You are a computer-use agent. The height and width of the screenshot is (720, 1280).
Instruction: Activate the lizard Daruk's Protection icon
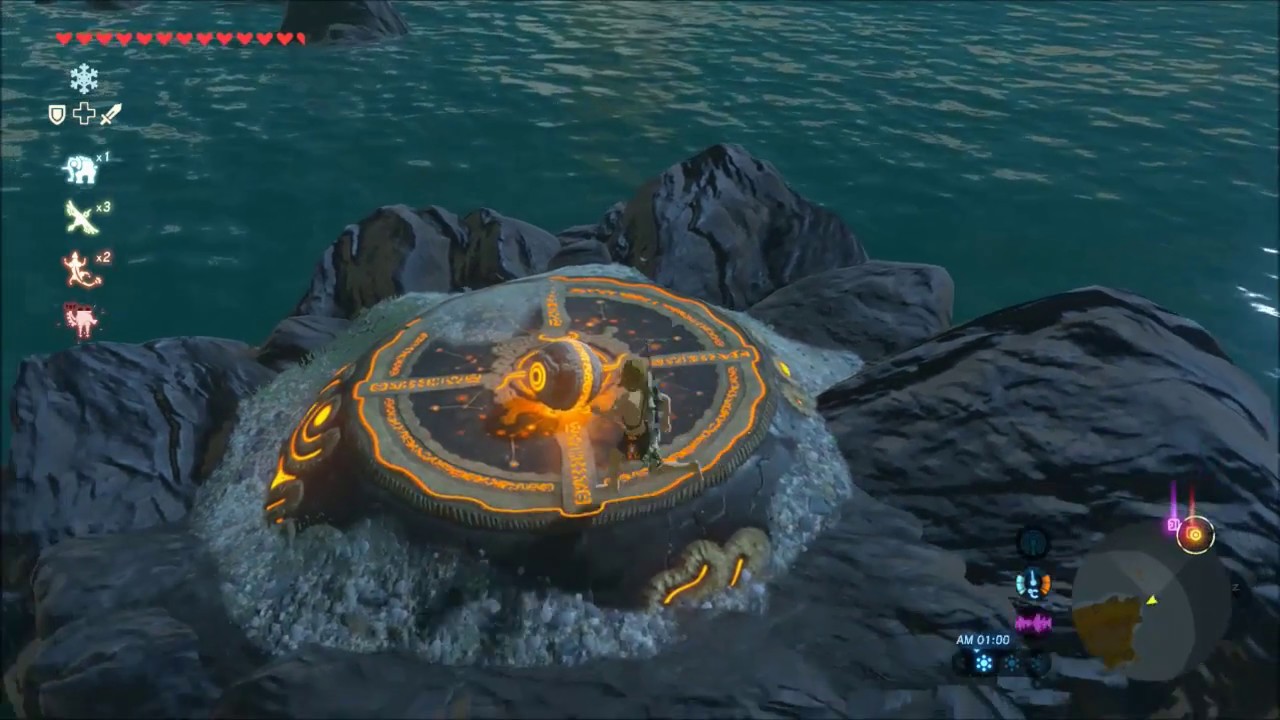pyautogui.click(x=81, y=269)
